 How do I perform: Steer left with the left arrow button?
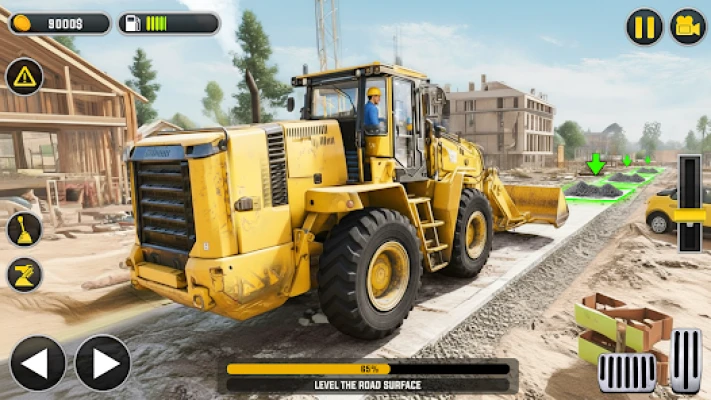pyautogui.click(x=38, y=363)
